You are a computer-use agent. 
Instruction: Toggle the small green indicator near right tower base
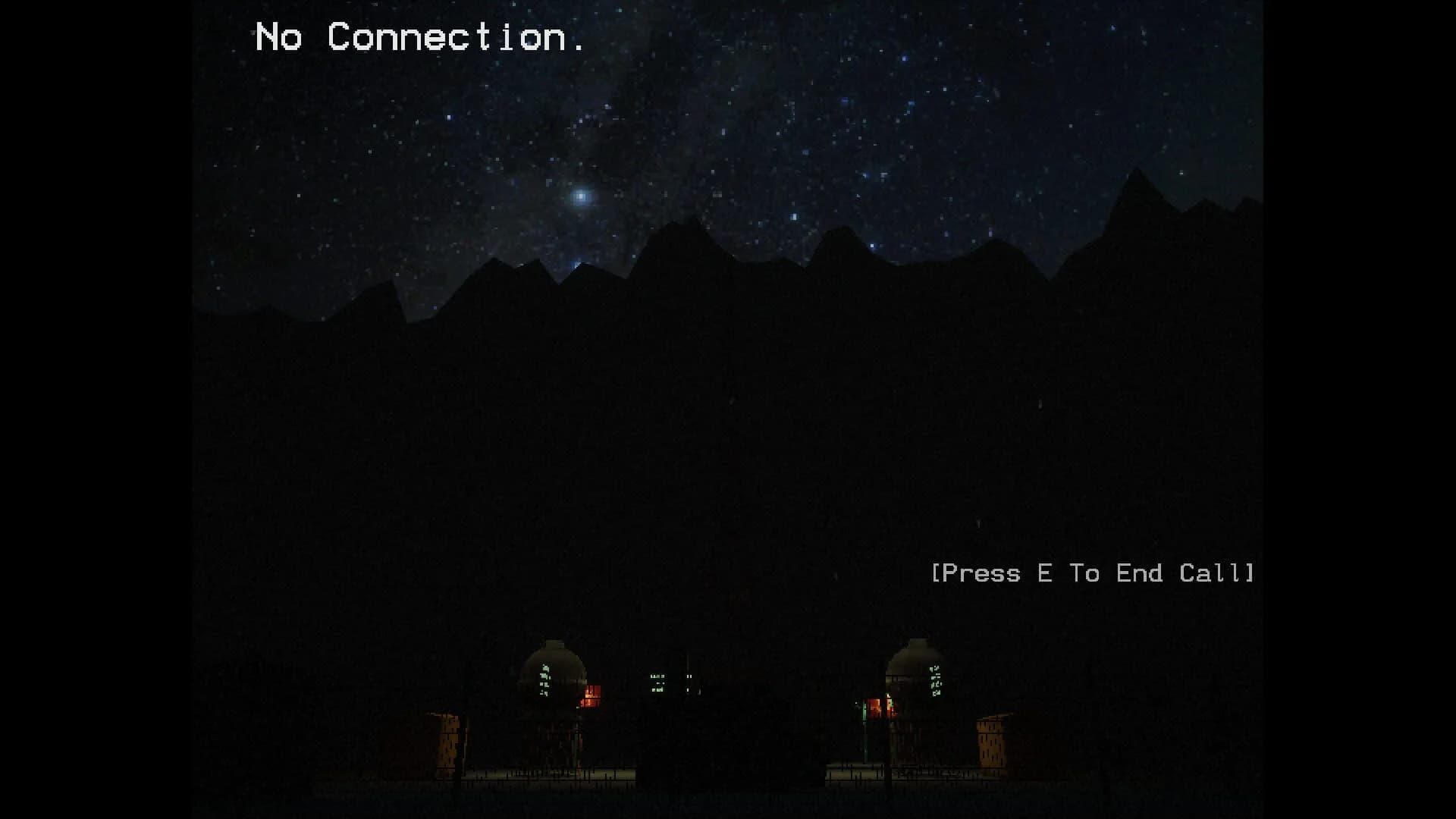click(x=864, y=710)
